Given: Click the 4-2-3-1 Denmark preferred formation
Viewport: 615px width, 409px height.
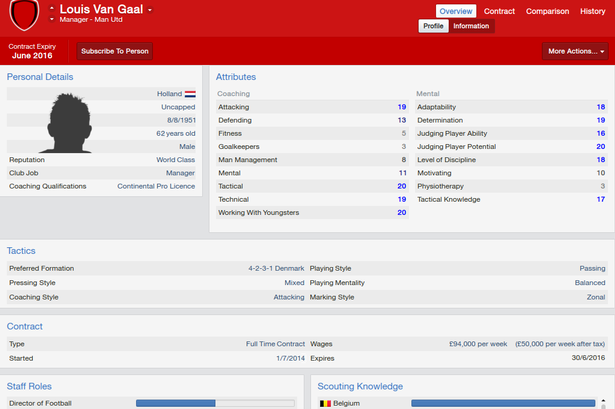Looking at the screenshot, I should pyautogui.click(x=276, y=269).
